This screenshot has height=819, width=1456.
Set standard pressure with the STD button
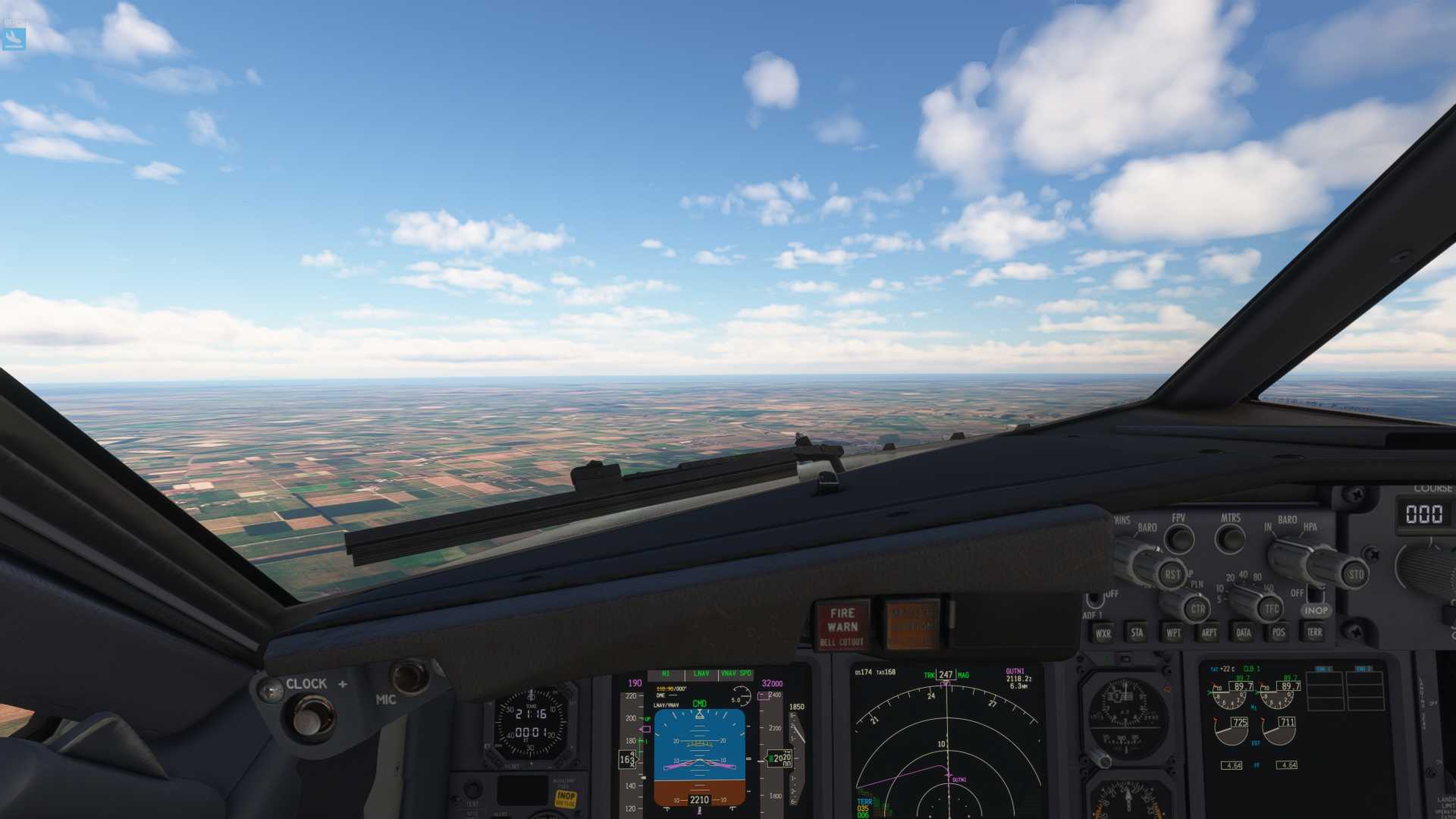pyautogui.click(x=1355, y=574)
